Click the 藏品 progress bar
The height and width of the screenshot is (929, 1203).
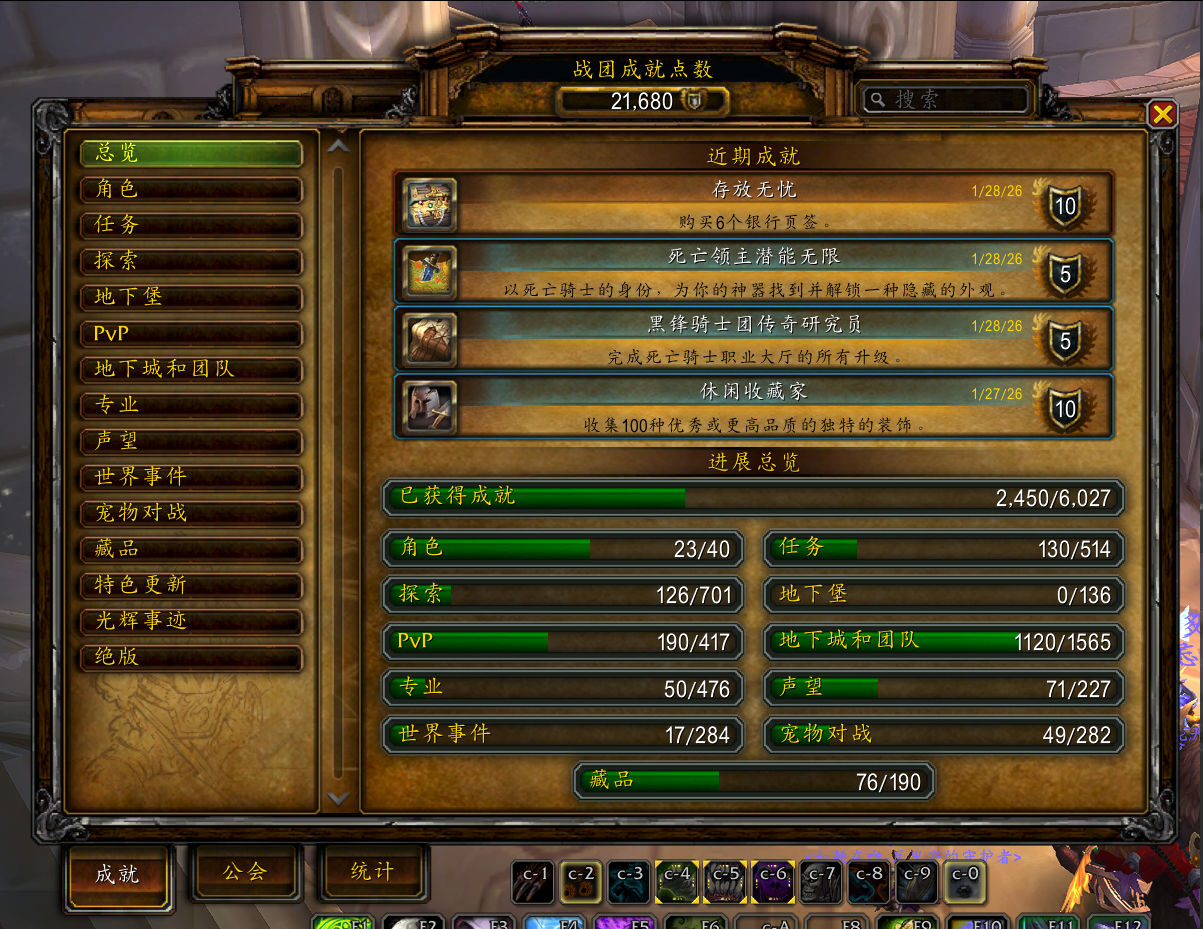754,781
